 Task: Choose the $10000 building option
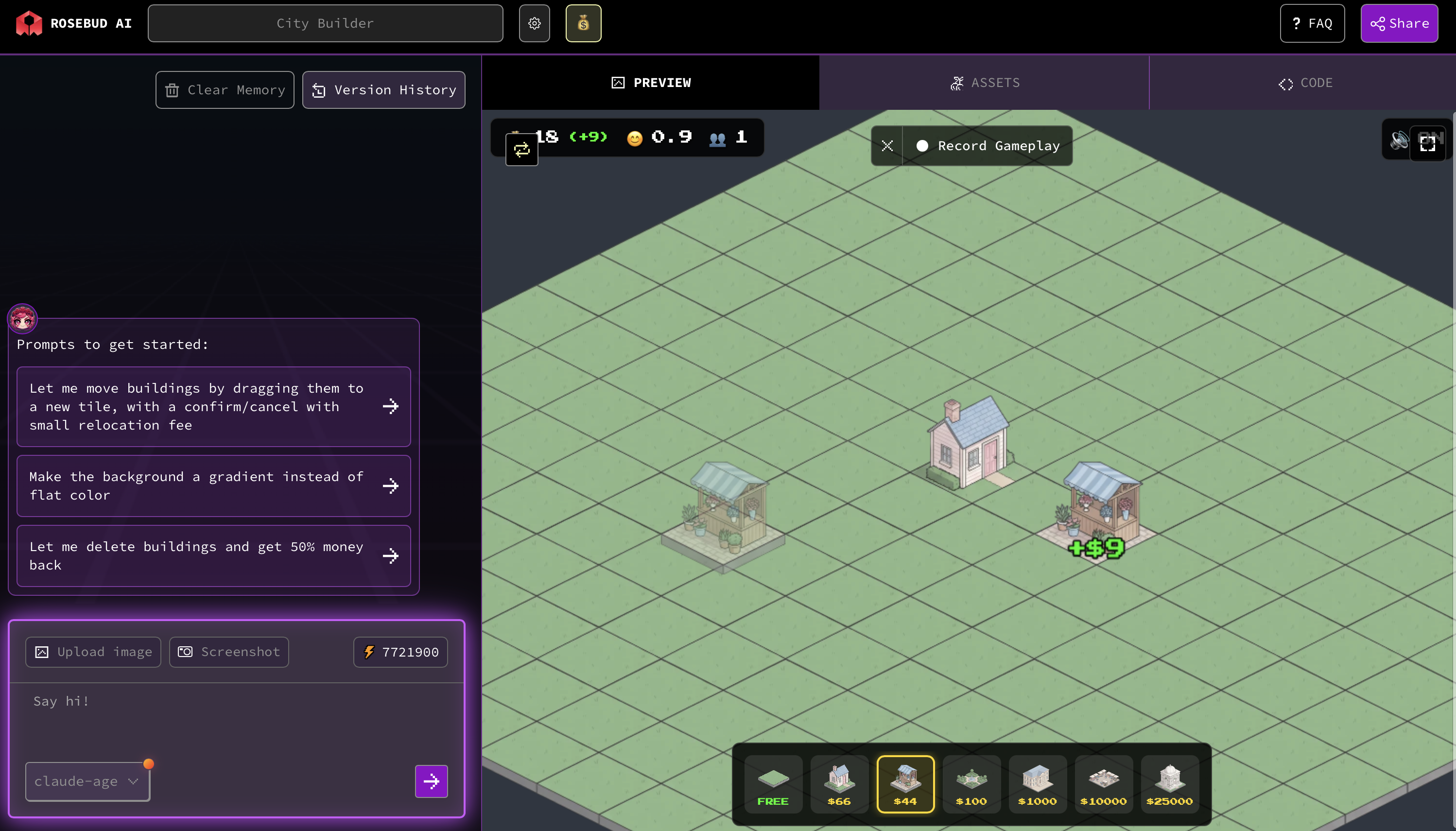[1103, 784]
